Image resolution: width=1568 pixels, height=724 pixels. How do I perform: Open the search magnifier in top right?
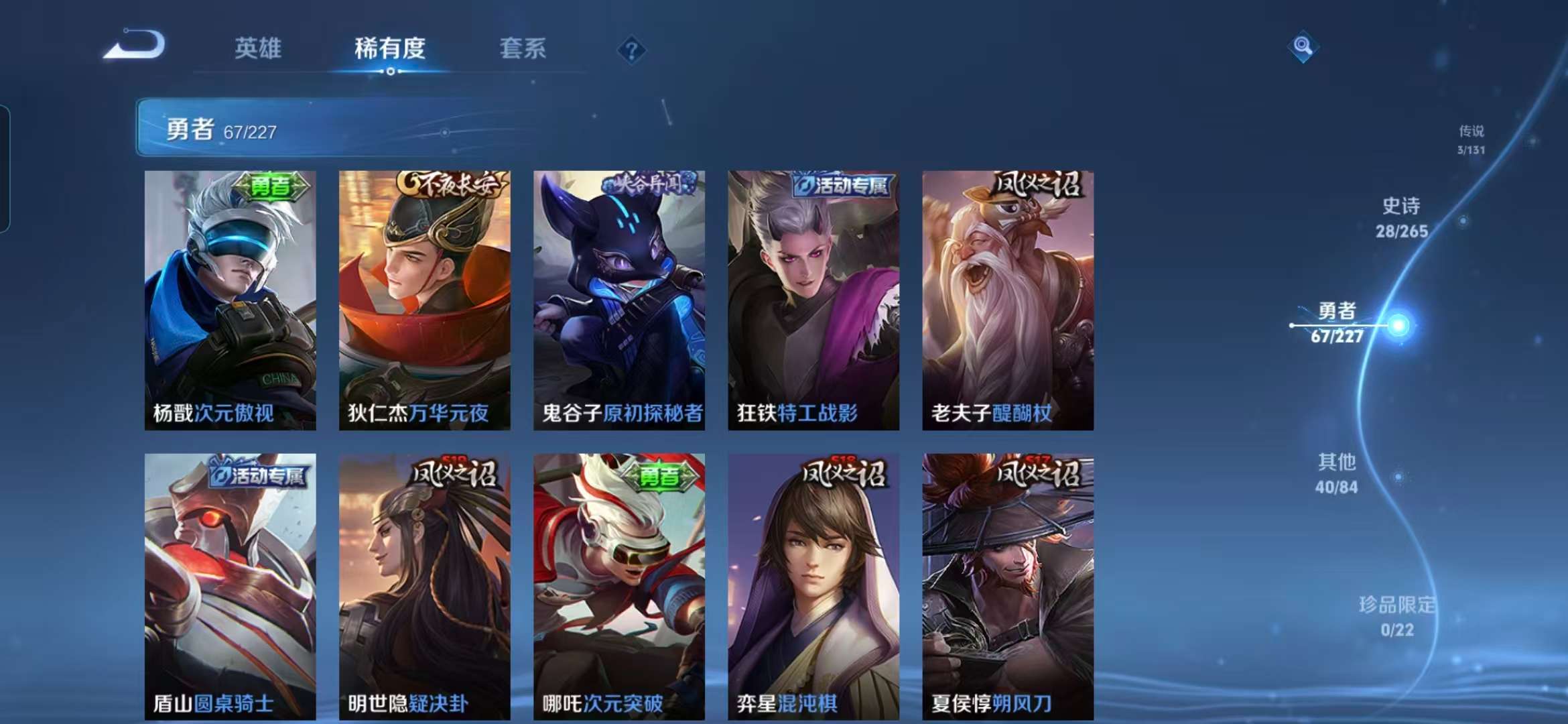pos(1303,47)
